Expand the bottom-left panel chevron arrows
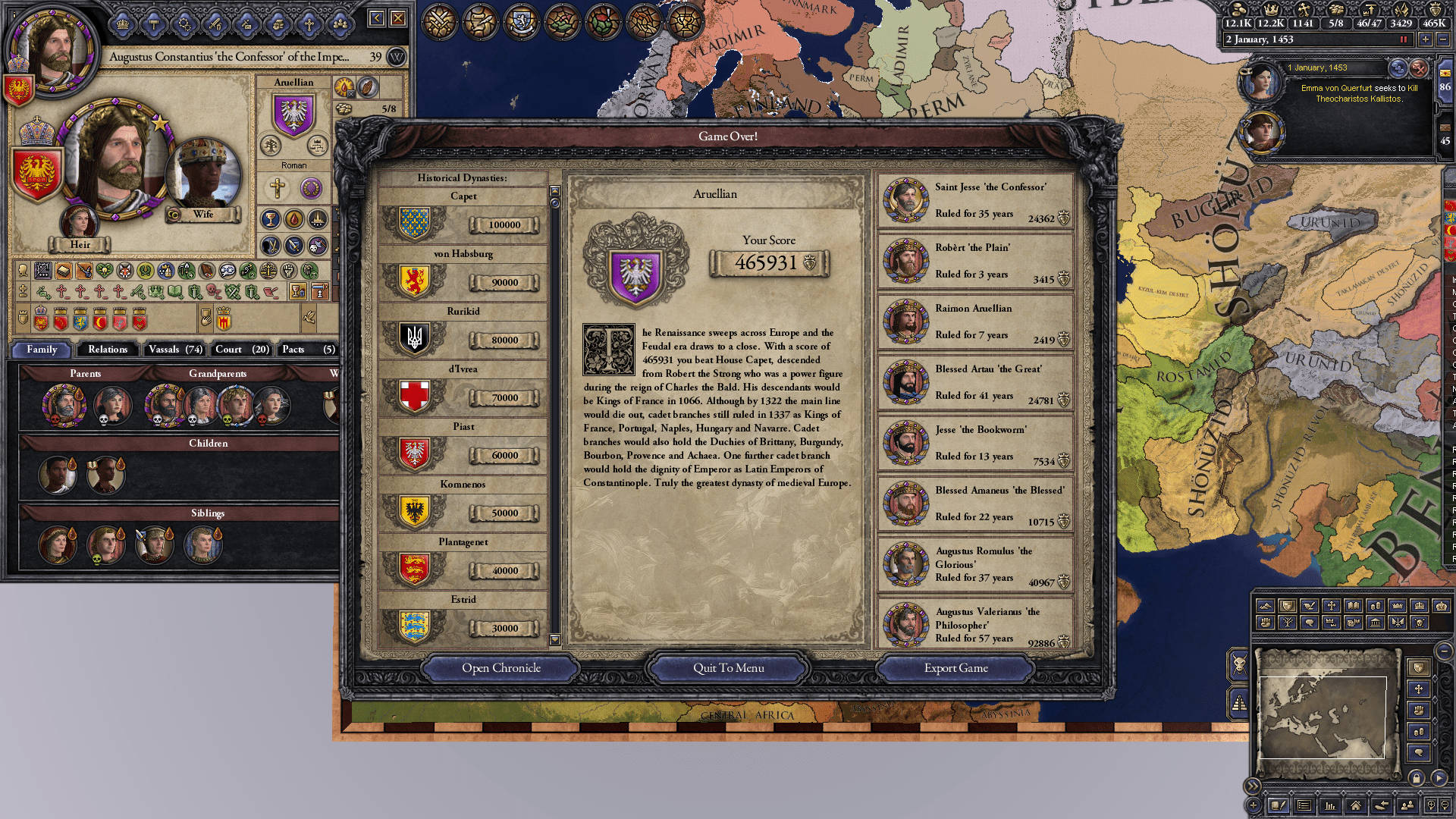Screen dimensions: 1456x819 (x=1252, y=786)
